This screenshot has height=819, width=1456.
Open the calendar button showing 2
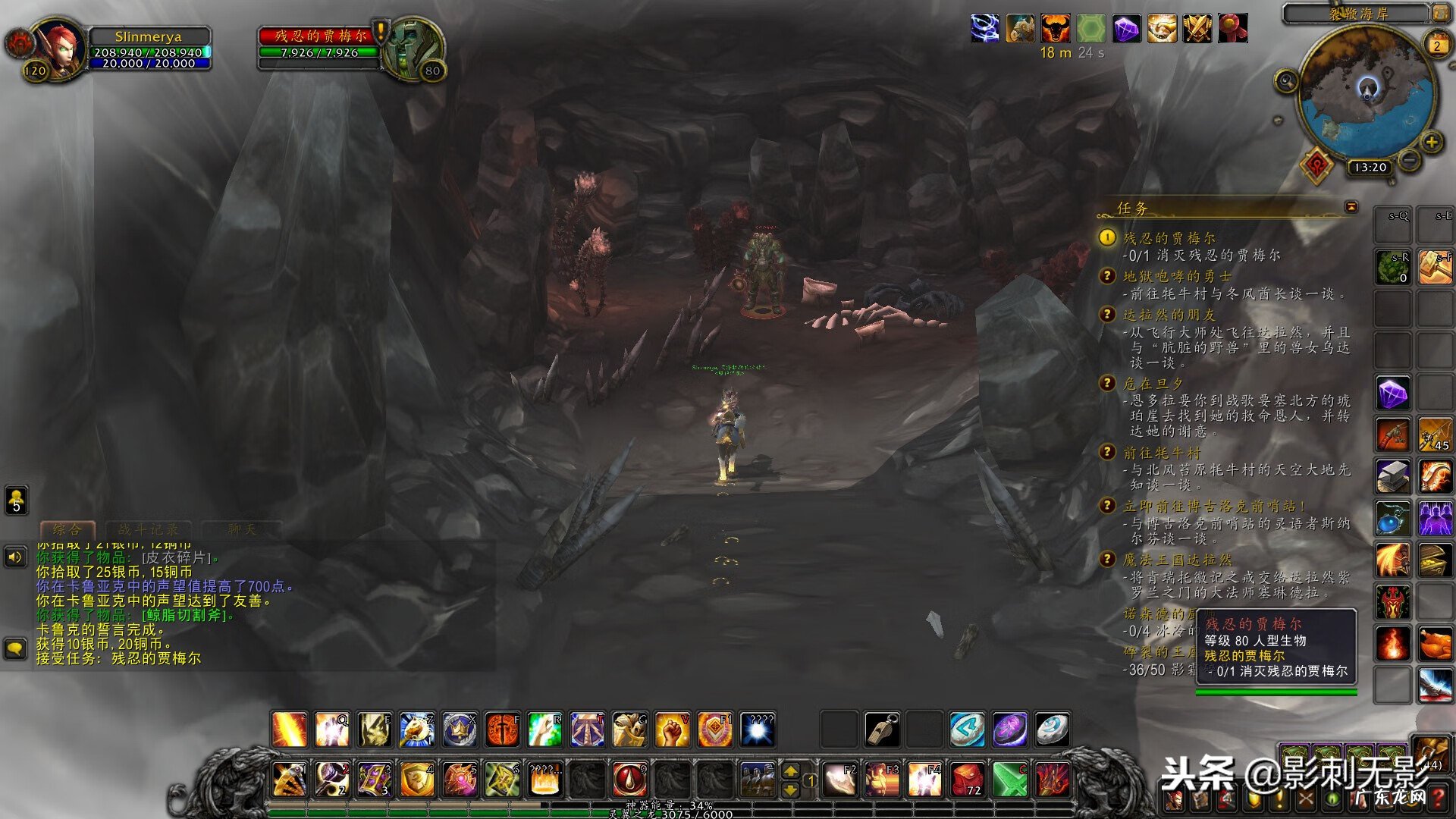click(1436, 45)
